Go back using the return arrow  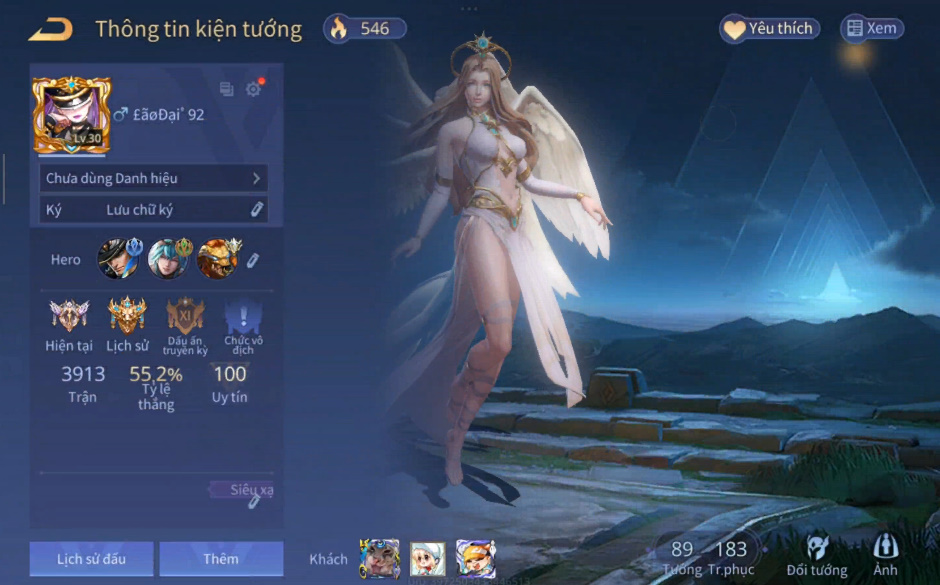(x=50, y=29)
